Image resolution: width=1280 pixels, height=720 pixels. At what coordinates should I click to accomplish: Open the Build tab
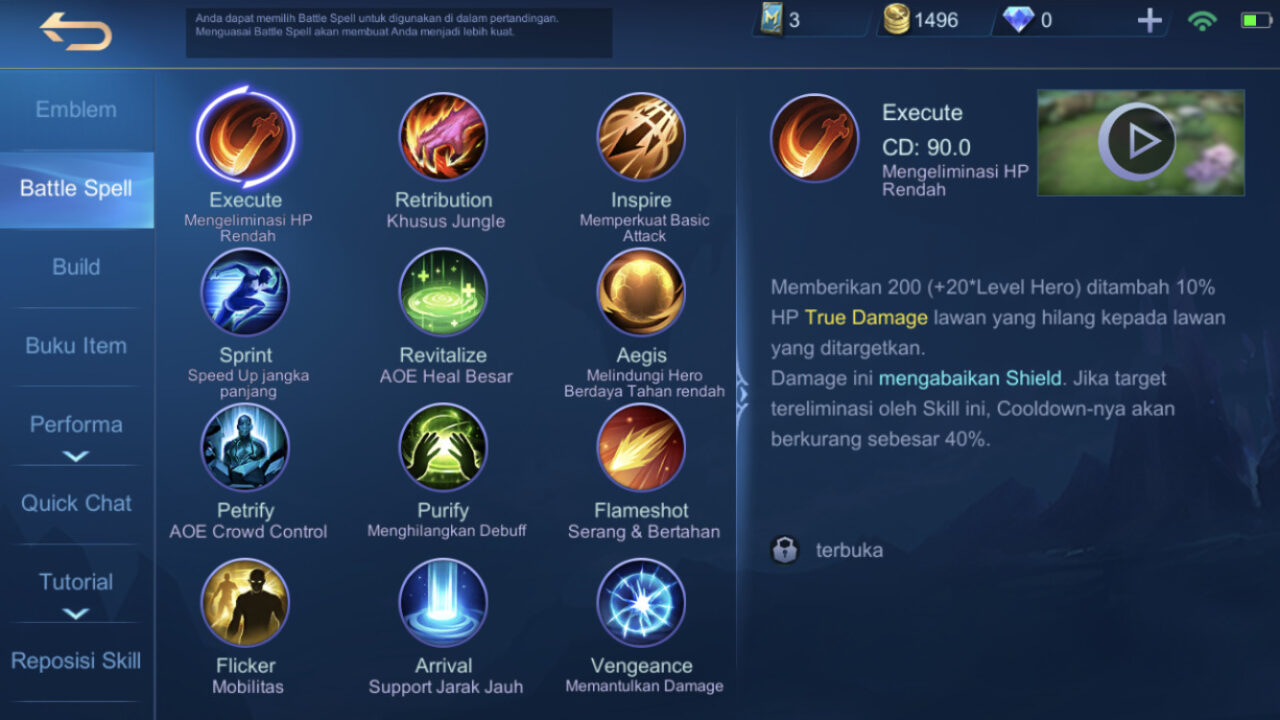[76, 267]
